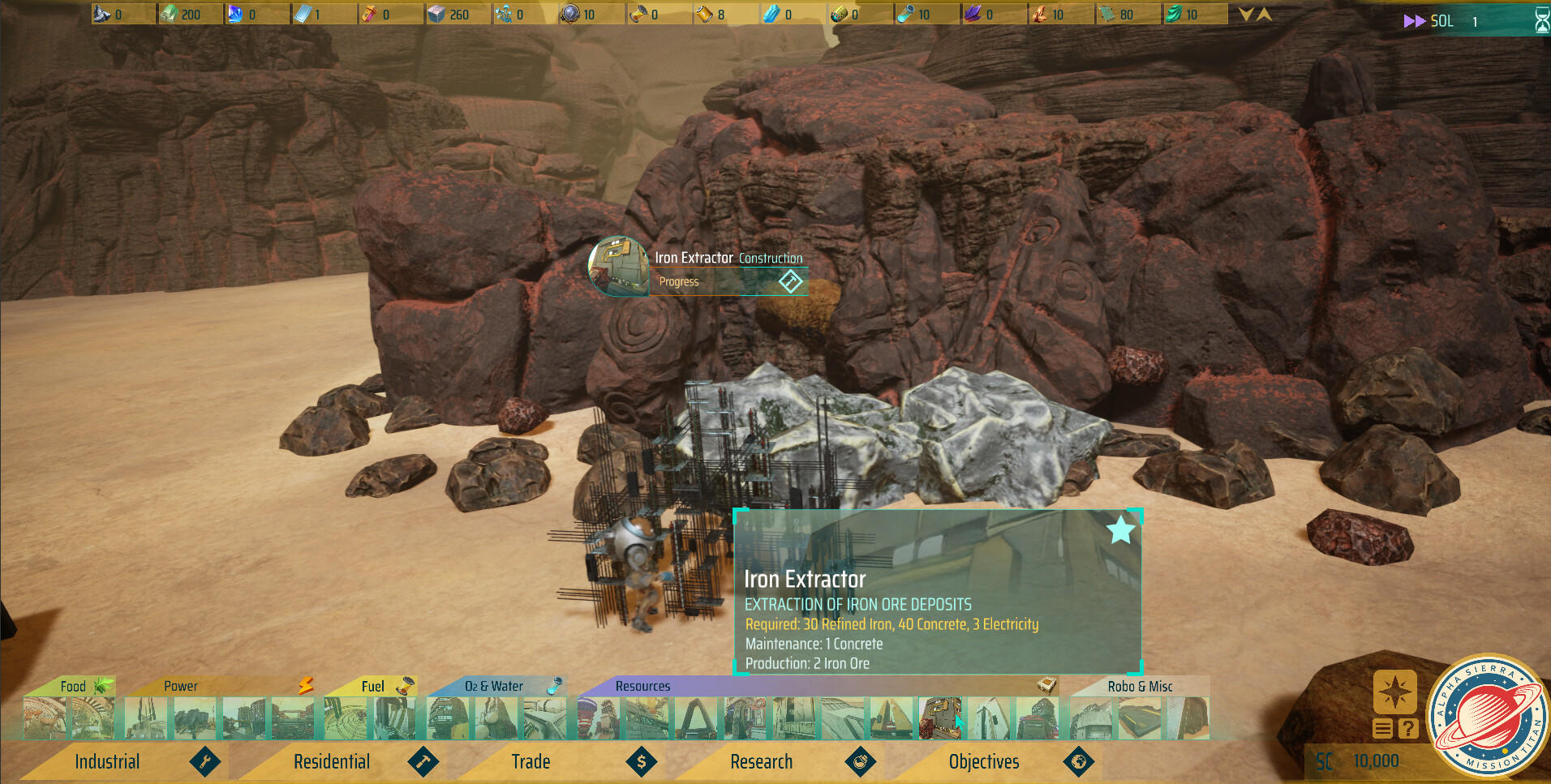
Task: Open the question mark help button
Action: pyautogui.click(x=1408, y=728)
